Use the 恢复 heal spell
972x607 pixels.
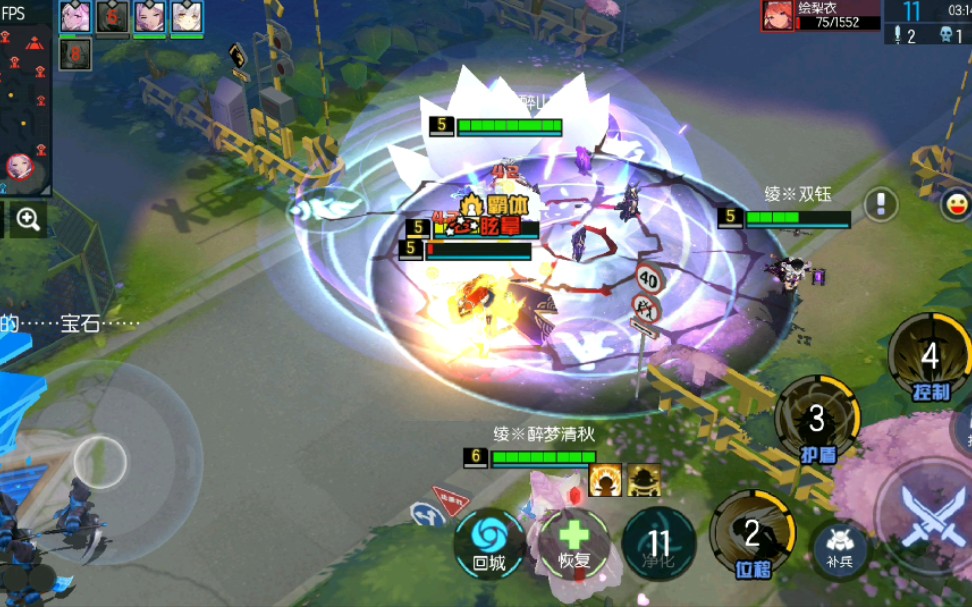click(x=574, y=543)
